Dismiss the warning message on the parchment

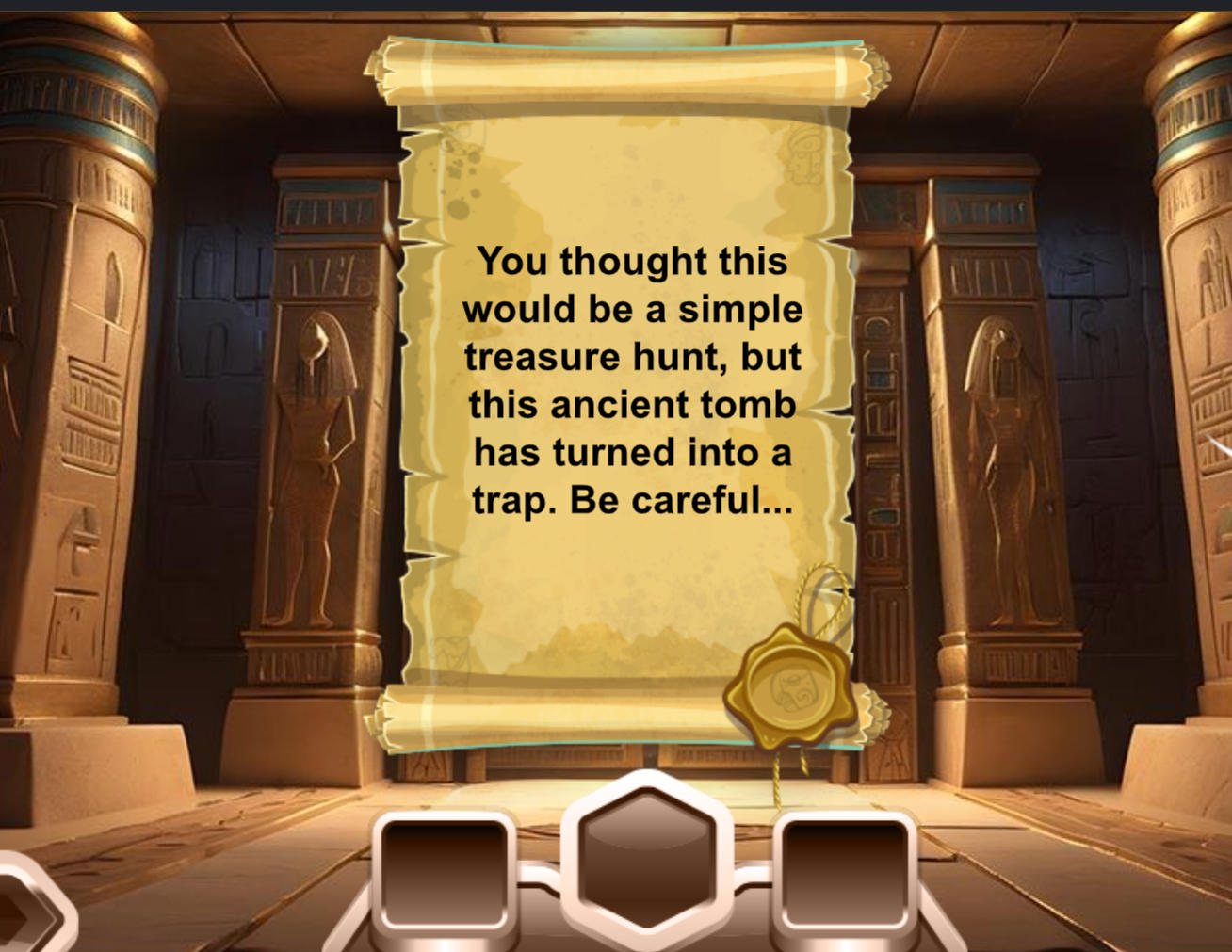(633, 380)
